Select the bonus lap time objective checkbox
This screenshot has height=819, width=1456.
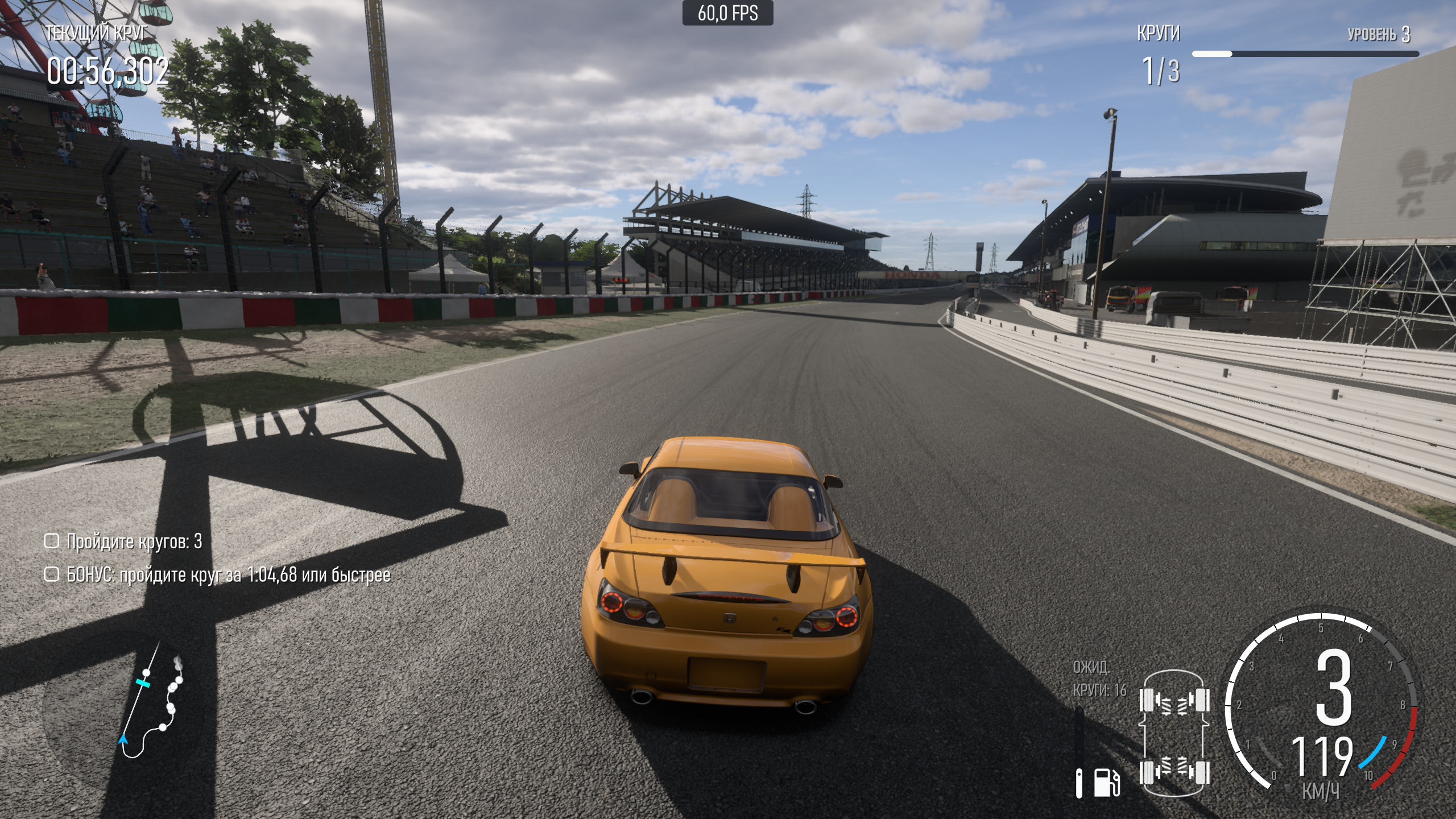pos(52,574)
